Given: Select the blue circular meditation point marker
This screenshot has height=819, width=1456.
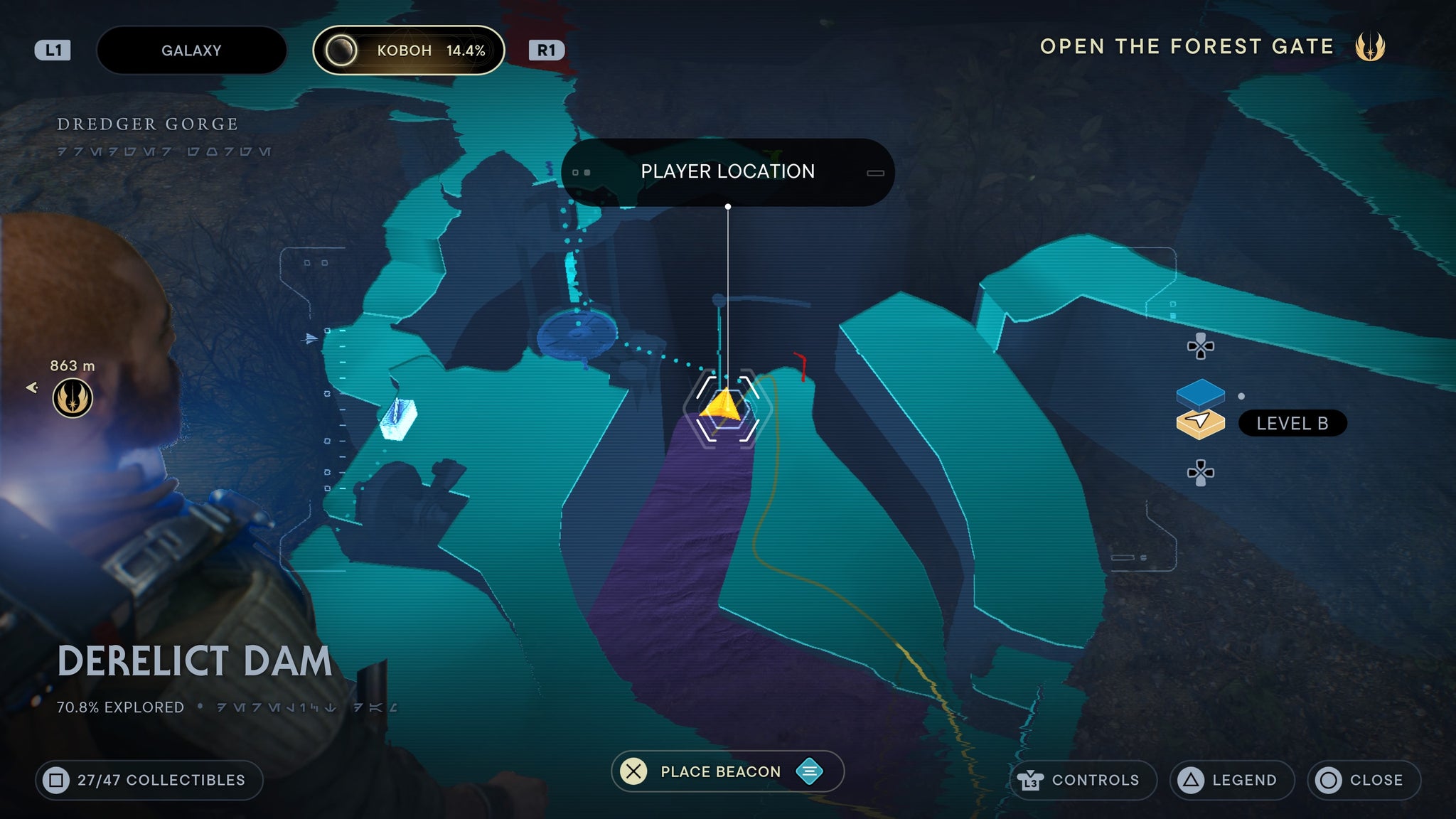Looking at the screenshot, I should click(x=577, y=332).
